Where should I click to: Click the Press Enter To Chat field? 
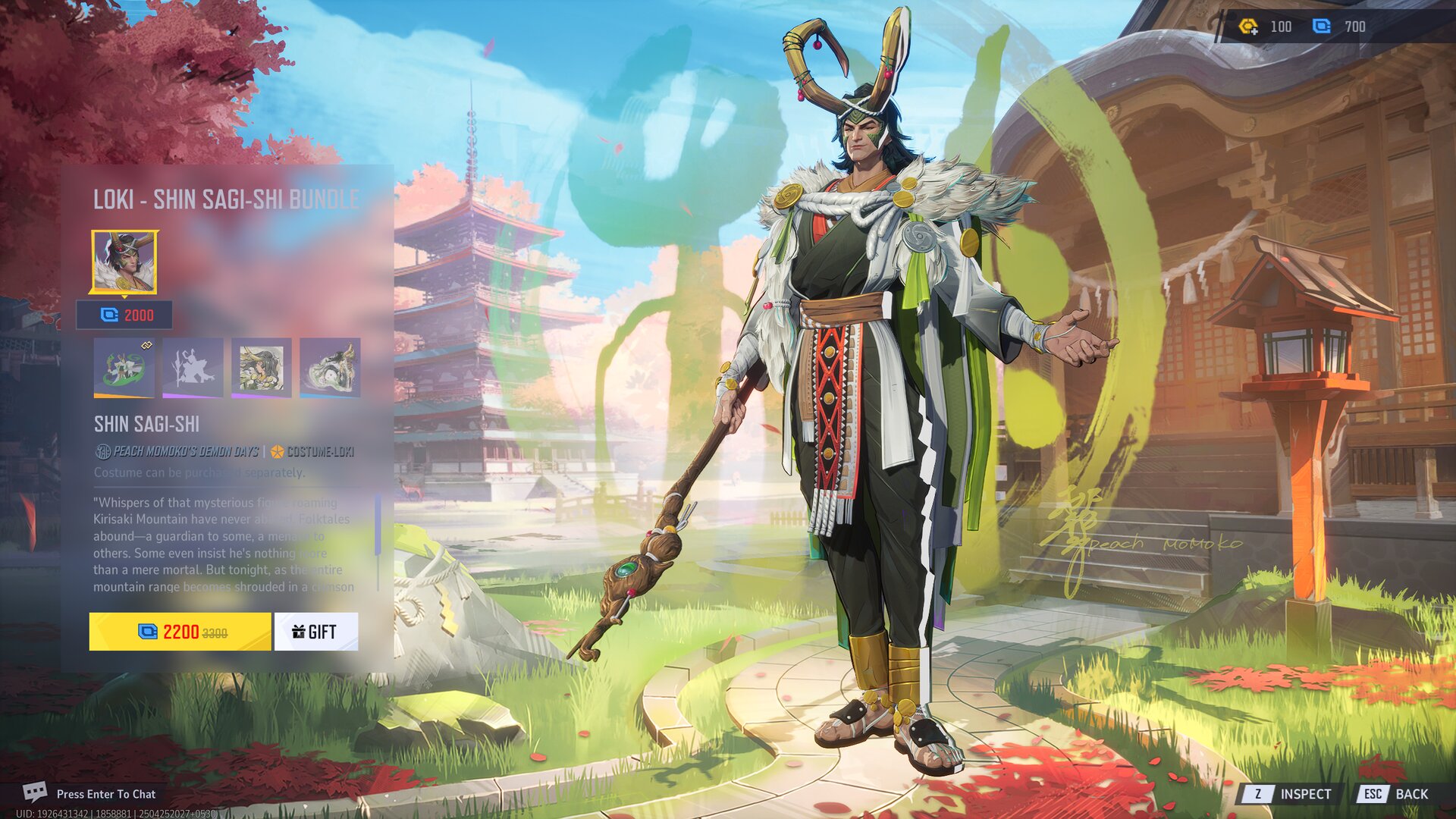(106, 794)
